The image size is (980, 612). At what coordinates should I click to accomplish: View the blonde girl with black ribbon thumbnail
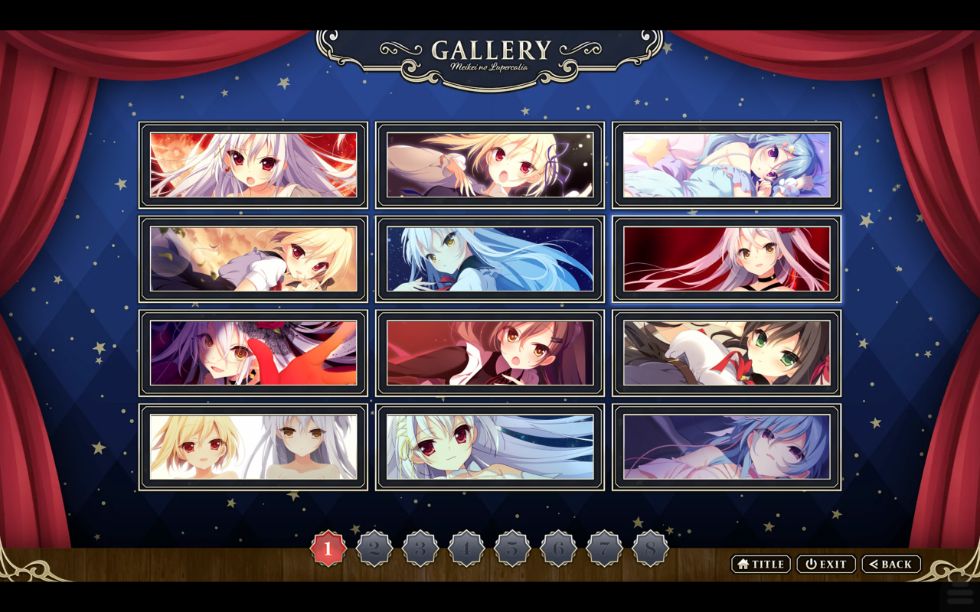click(x=490, y=165)
